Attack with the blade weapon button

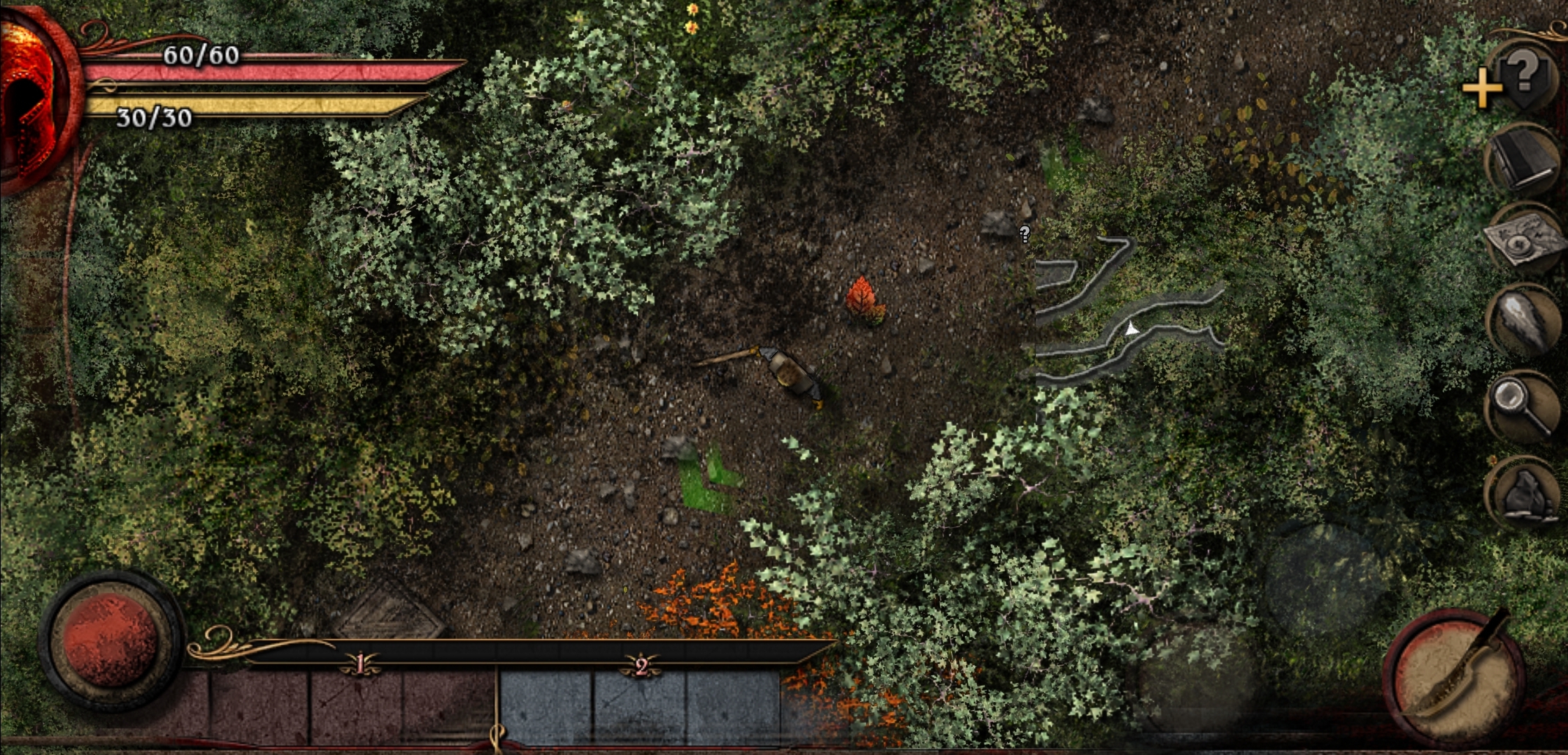click(x=1453, y=678)
